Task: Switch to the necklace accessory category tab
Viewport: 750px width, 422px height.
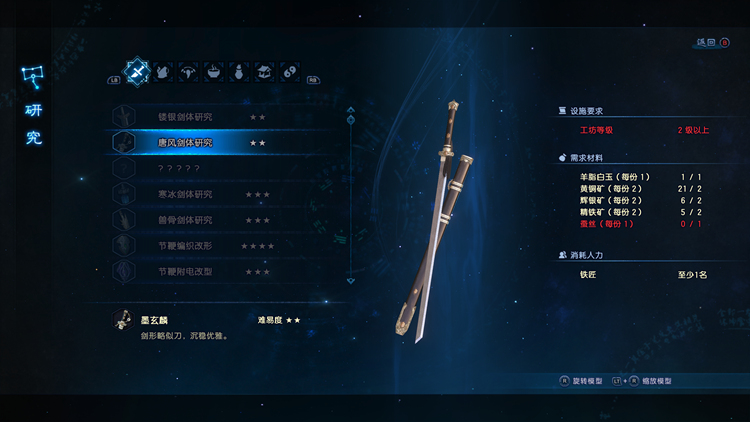Action: coord(188,72)
